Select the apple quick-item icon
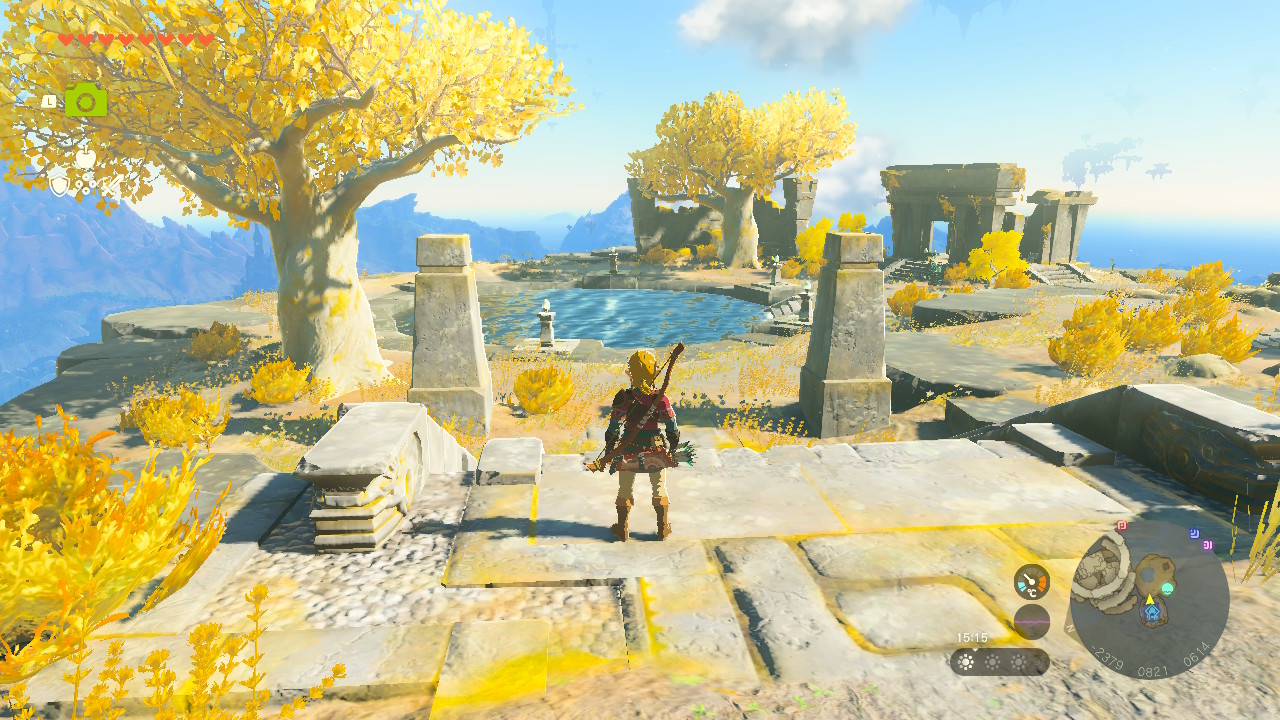This screenshot has height=720, width=1280. (x=86, y=159)
